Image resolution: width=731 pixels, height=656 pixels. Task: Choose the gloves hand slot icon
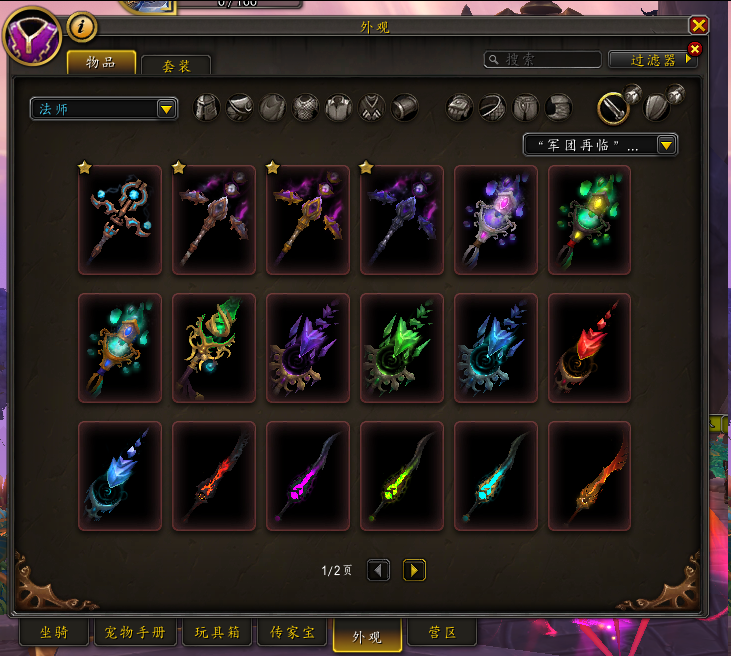pos(459,108)
